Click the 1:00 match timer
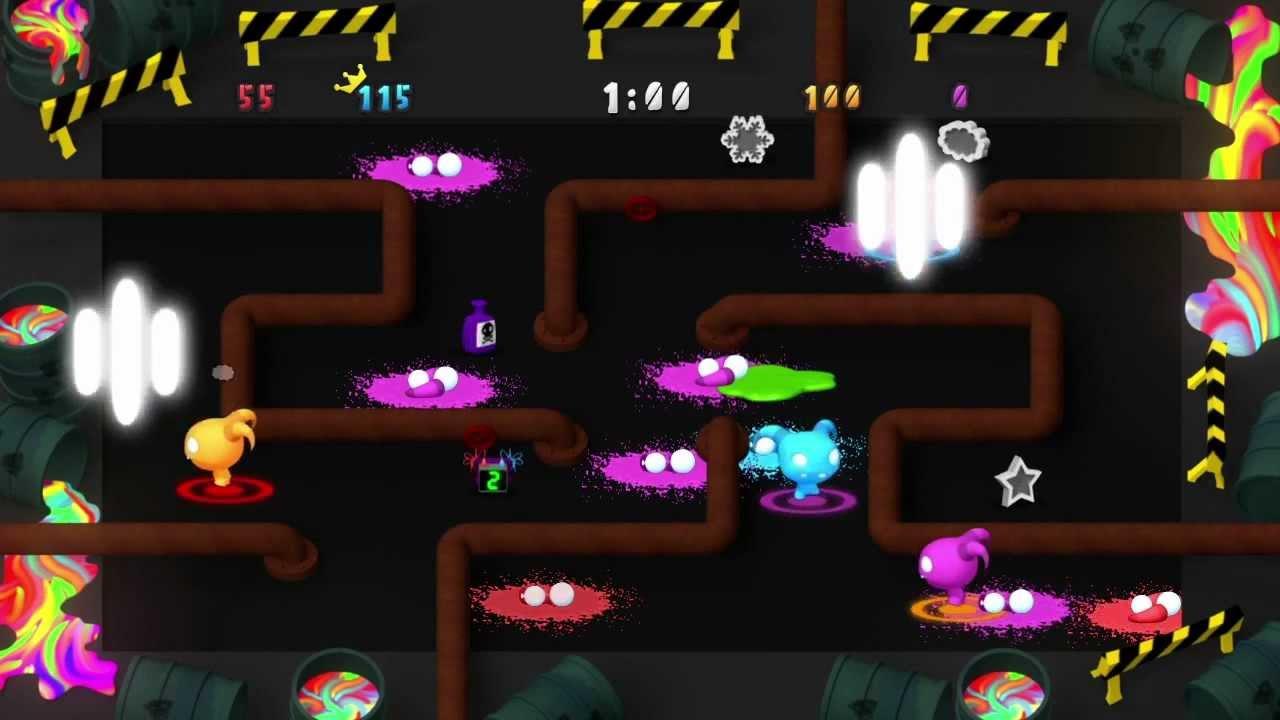 [645, 95]
